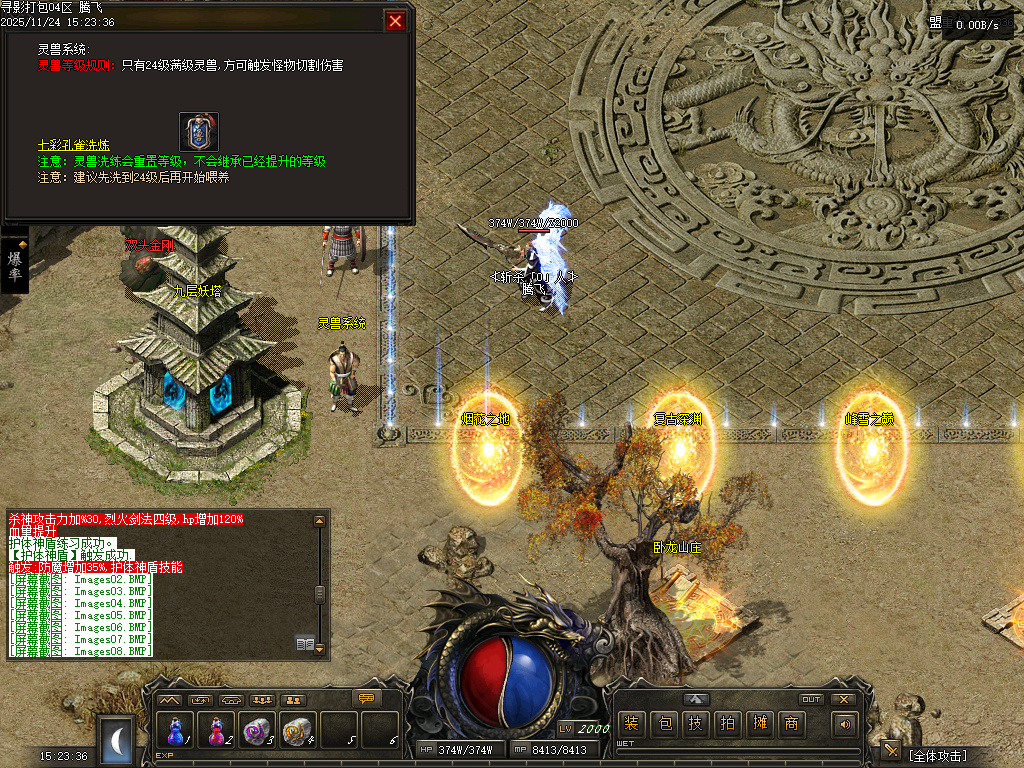Screen dimensions: 1024x768
Task: Use the purple scroll in hotbar slot 3
Action: (x=258, y=731)
